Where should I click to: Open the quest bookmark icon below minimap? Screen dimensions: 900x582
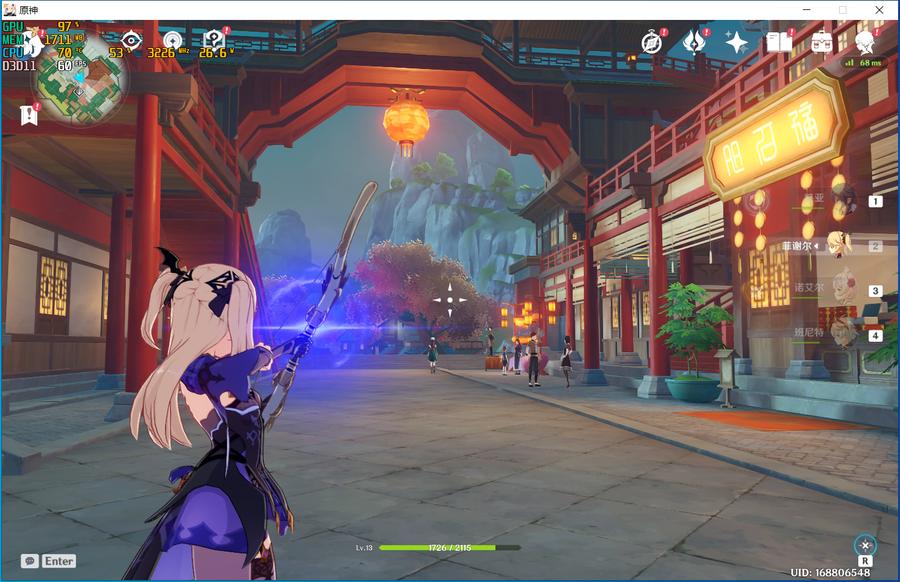tap(28, 115)
